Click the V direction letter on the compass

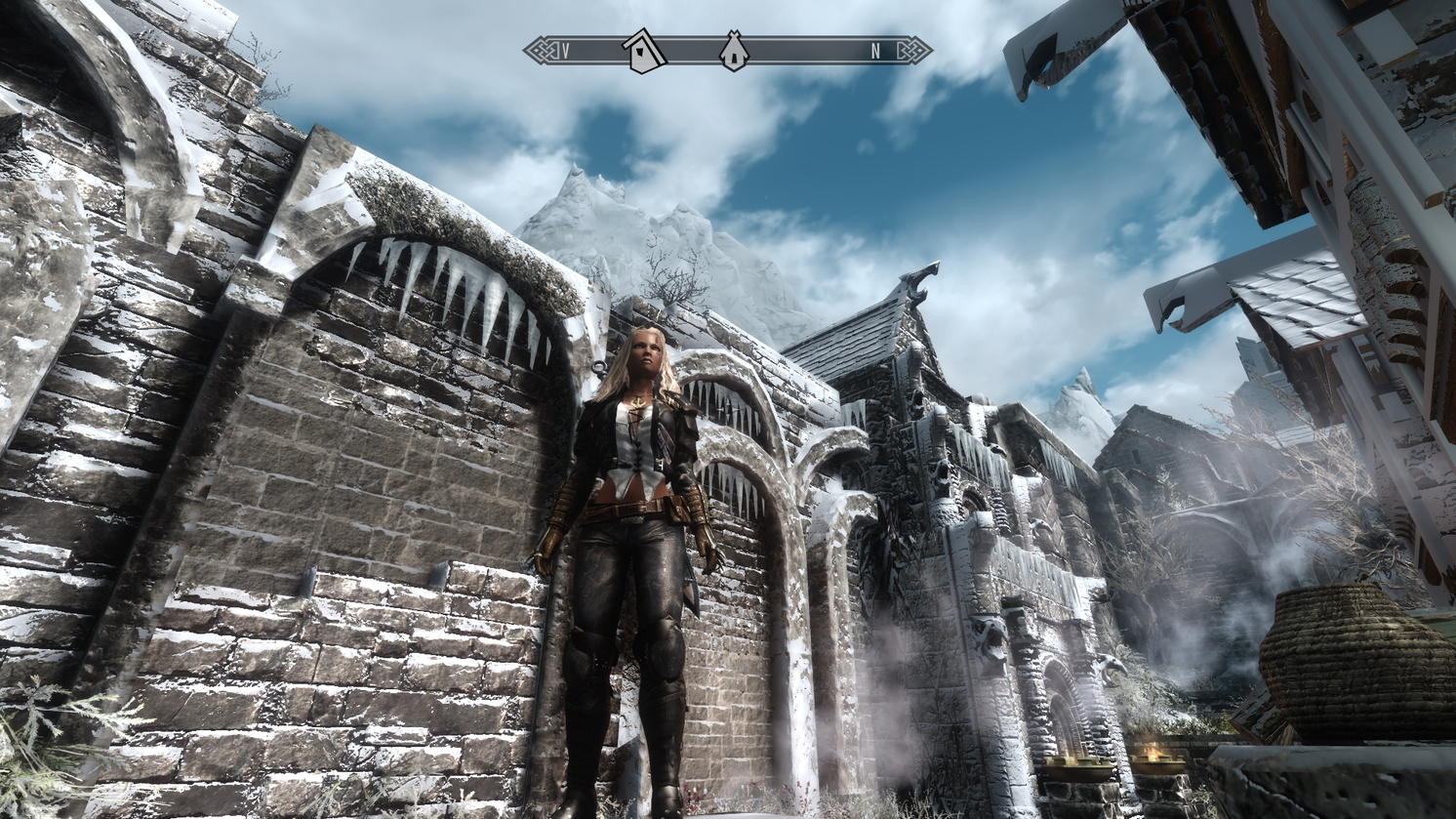click(x=566, y=52)
